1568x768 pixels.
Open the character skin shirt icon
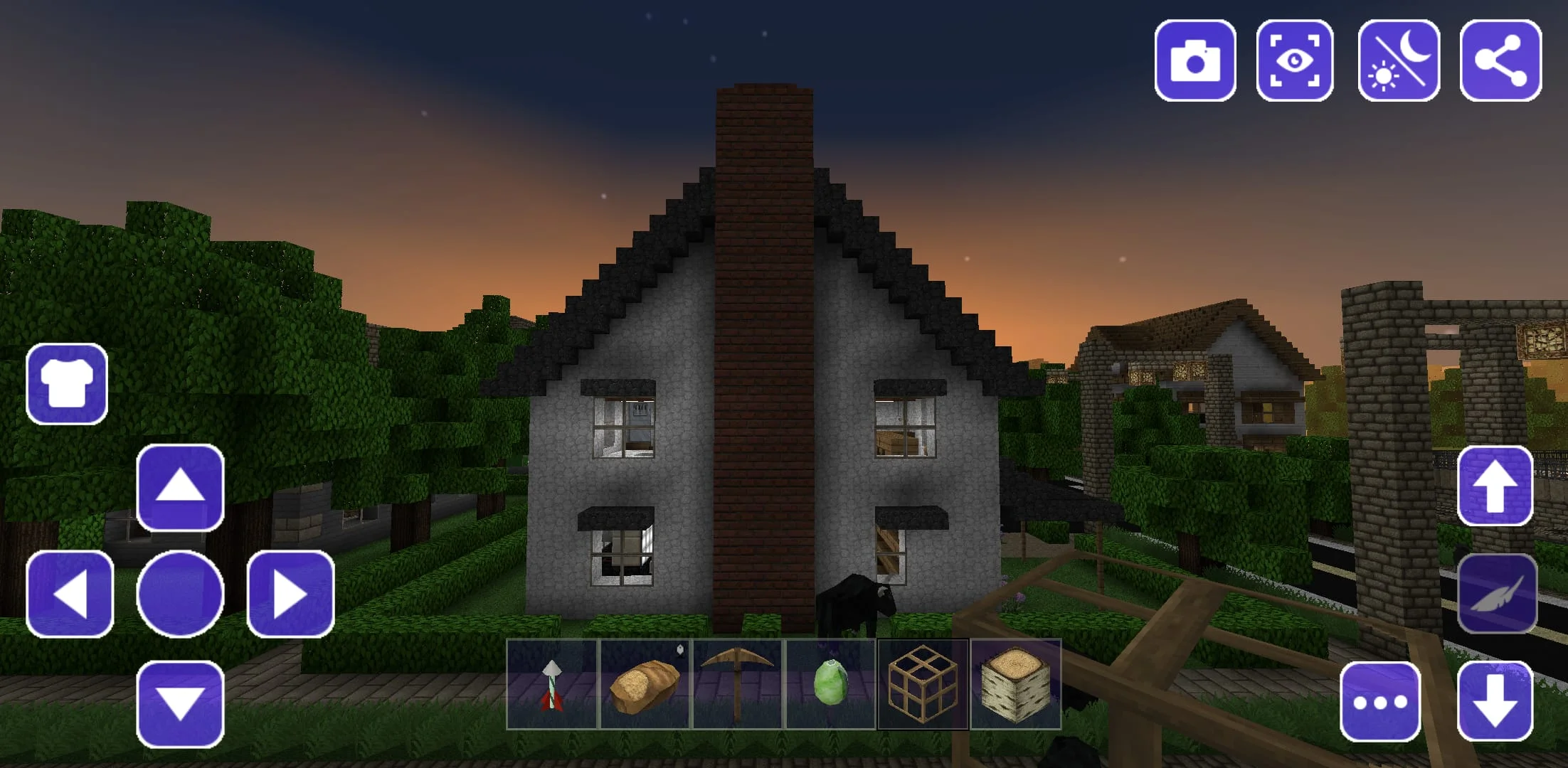[68, 383]
